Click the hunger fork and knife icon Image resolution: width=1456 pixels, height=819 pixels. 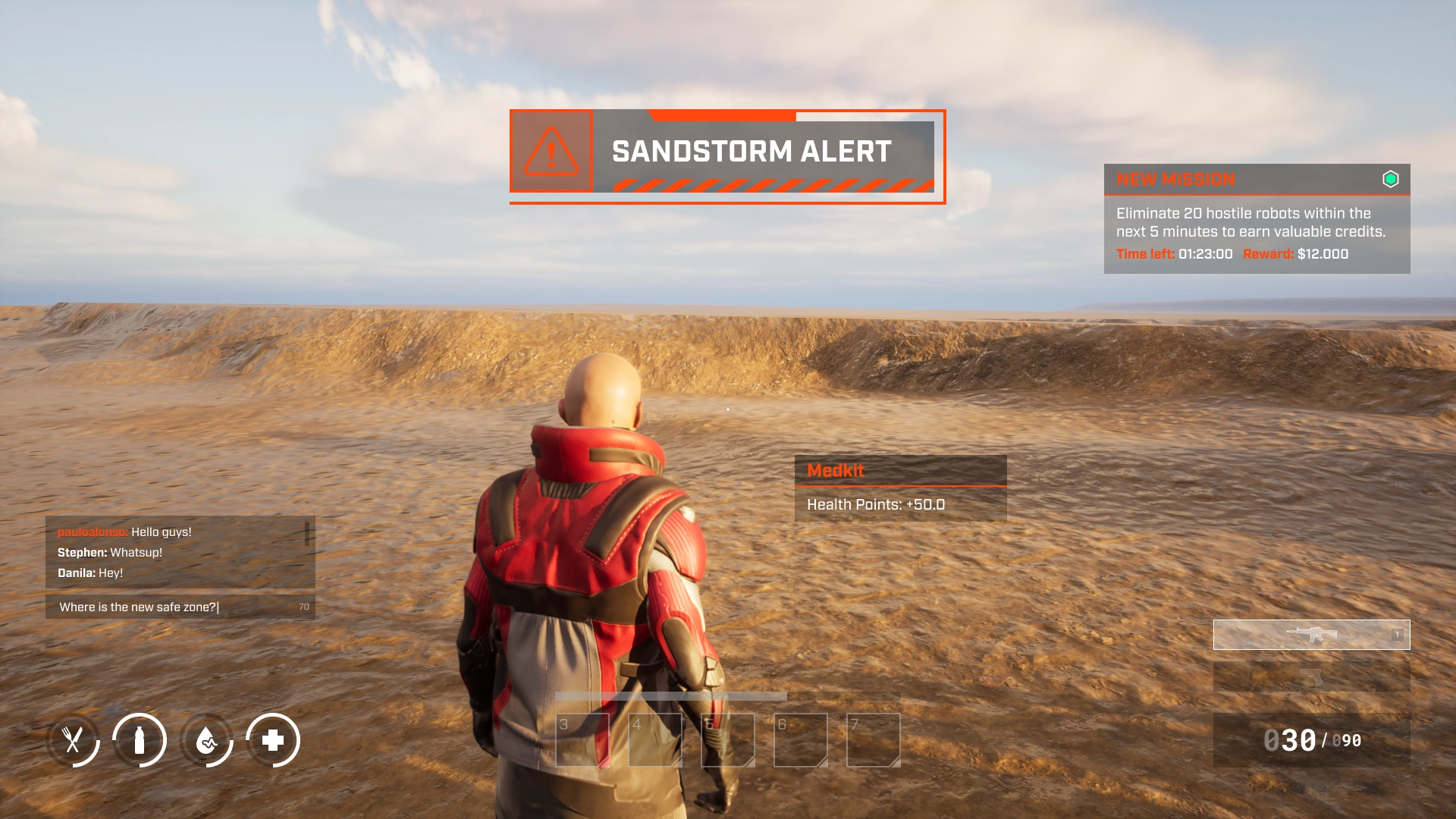[x=73, y=740]
